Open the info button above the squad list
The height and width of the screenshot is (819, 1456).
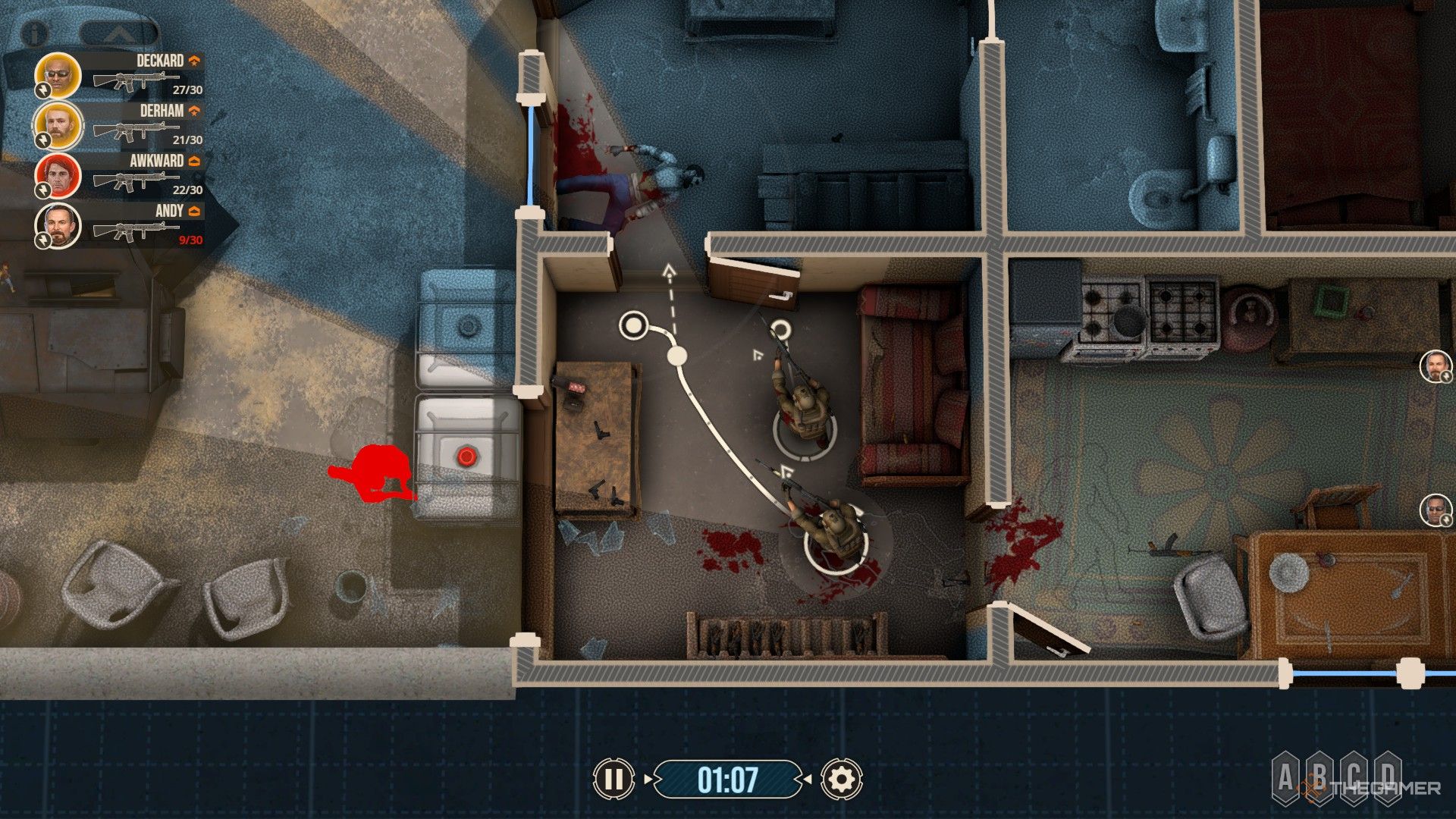click(34, 33)
